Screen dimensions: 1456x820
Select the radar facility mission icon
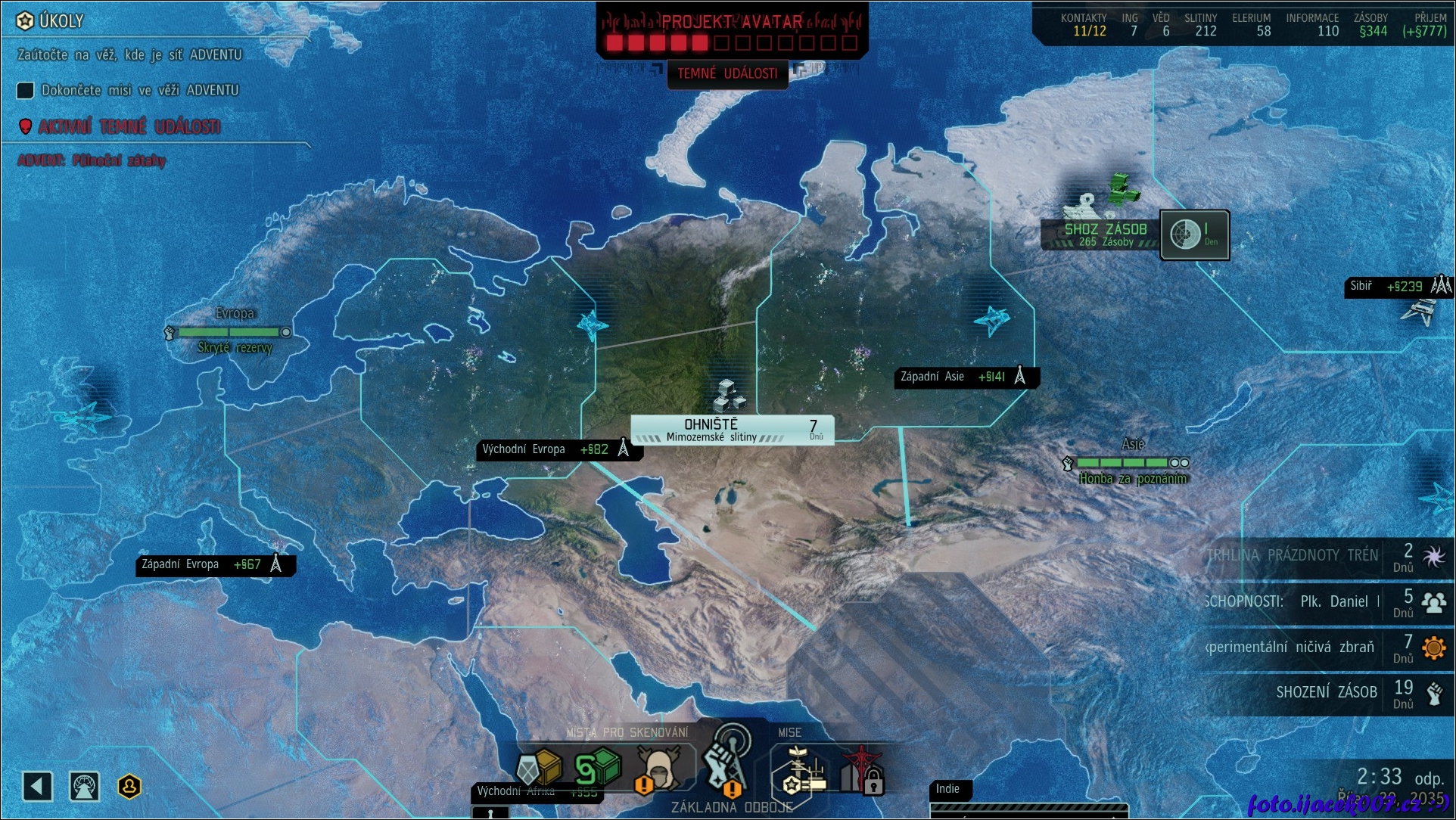tap(803, 772)
